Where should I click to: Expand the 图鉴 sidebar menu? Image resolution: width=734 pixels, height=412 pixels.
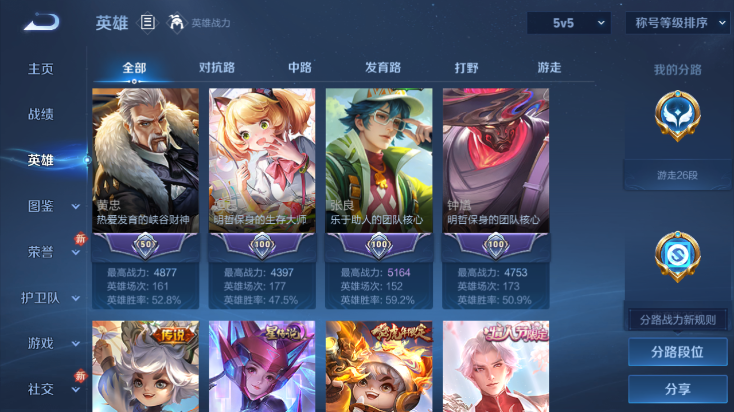[x=50, y=206]
